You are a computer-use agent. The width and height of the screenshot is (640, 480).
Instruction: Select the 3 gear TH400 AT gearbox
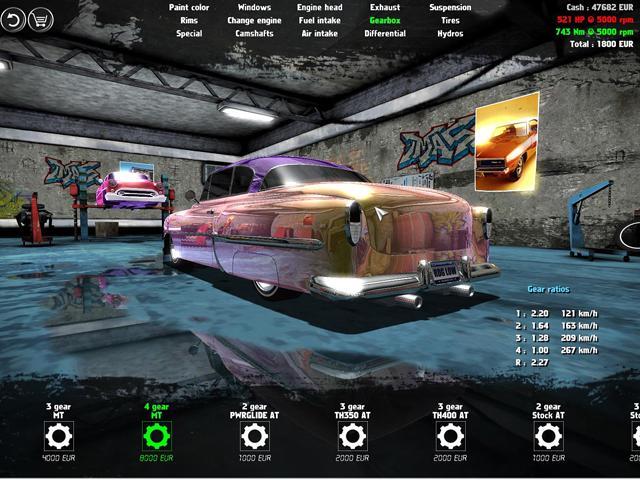click(x=450, y=435)
